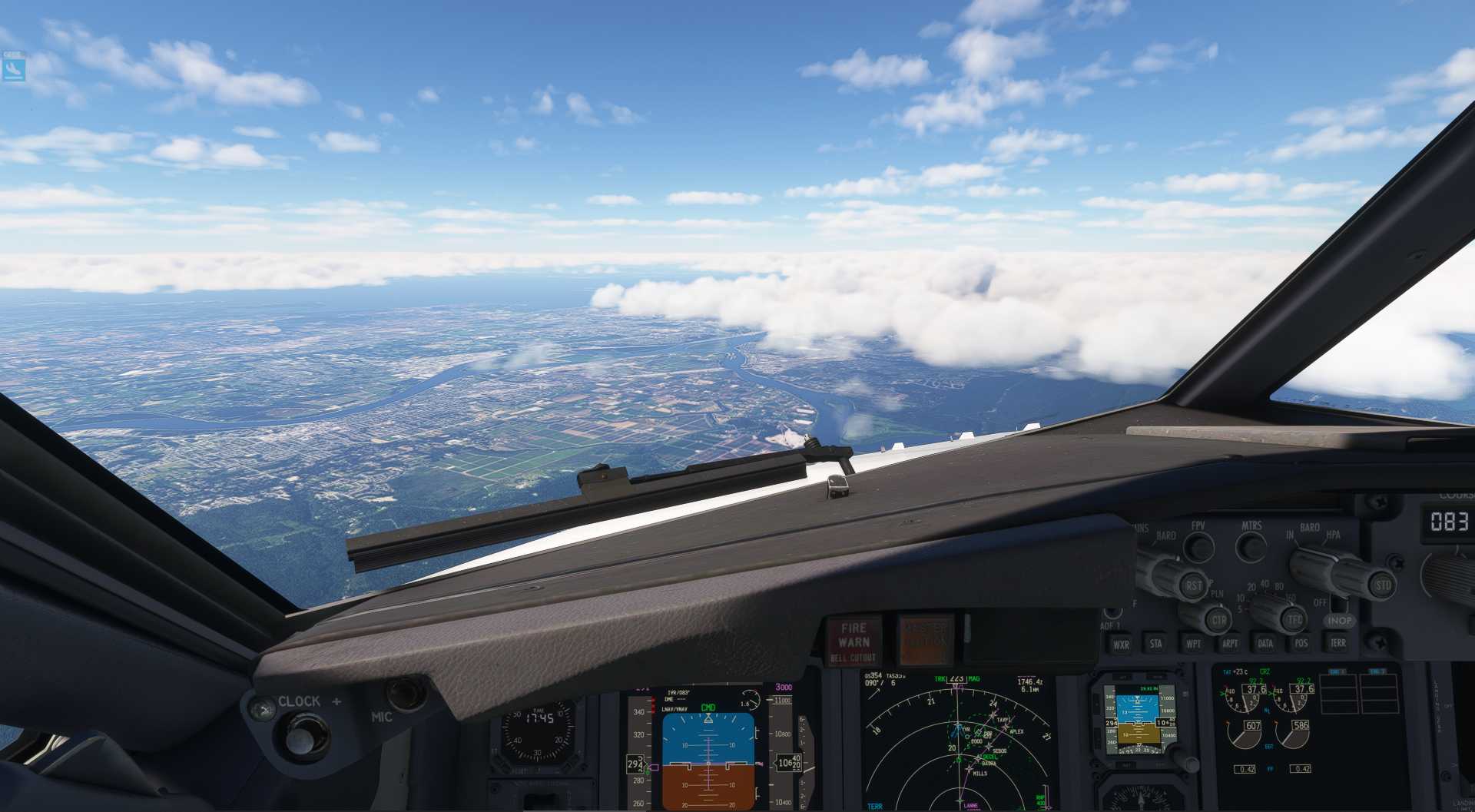The image size is (1475, 812).
Task: Toggle traffic display with the TFC button
Action: click(x=1294, y=619)
